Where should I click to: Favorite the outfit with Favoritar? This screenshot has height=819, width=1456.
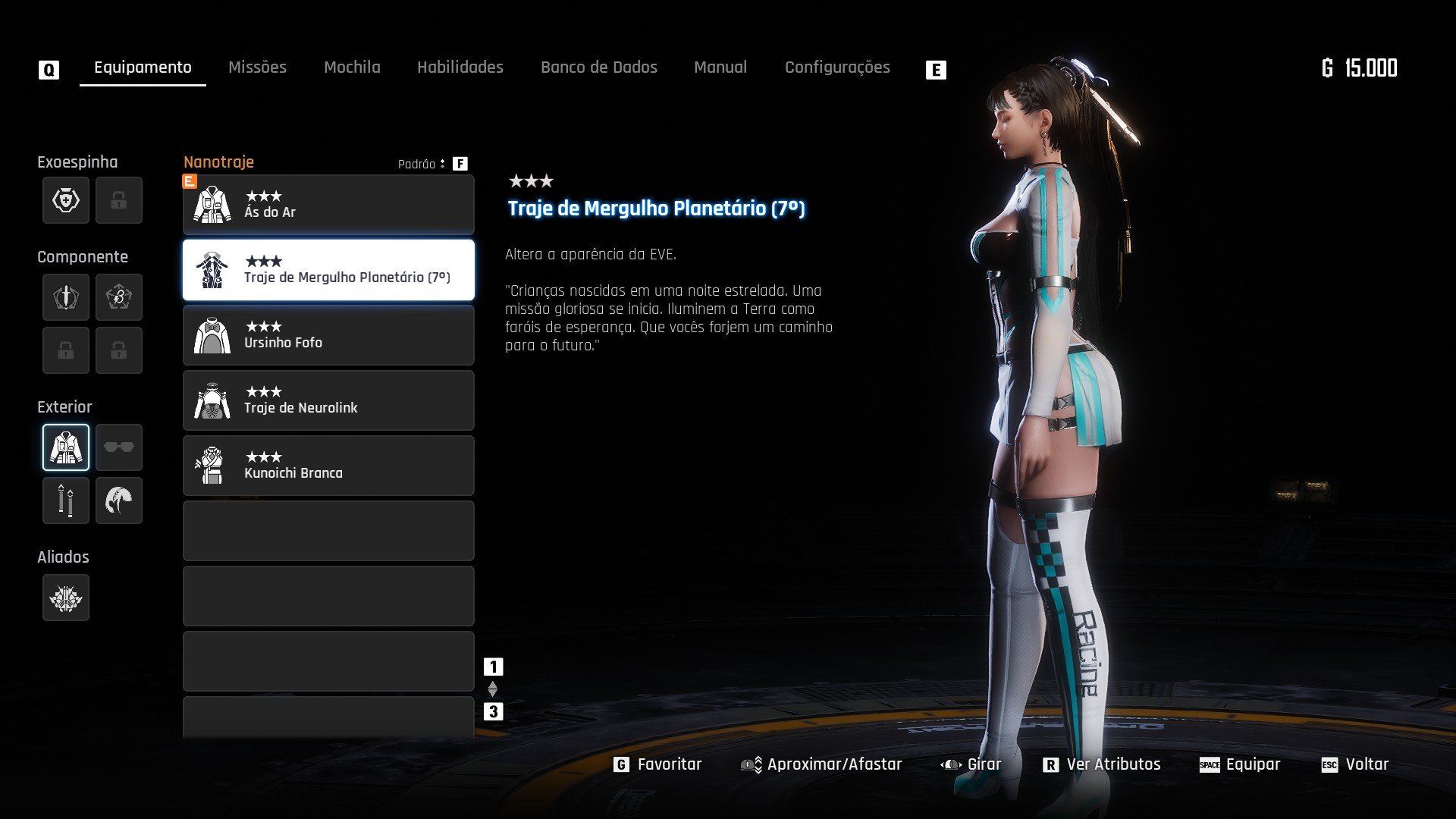(x=658, y=764)
